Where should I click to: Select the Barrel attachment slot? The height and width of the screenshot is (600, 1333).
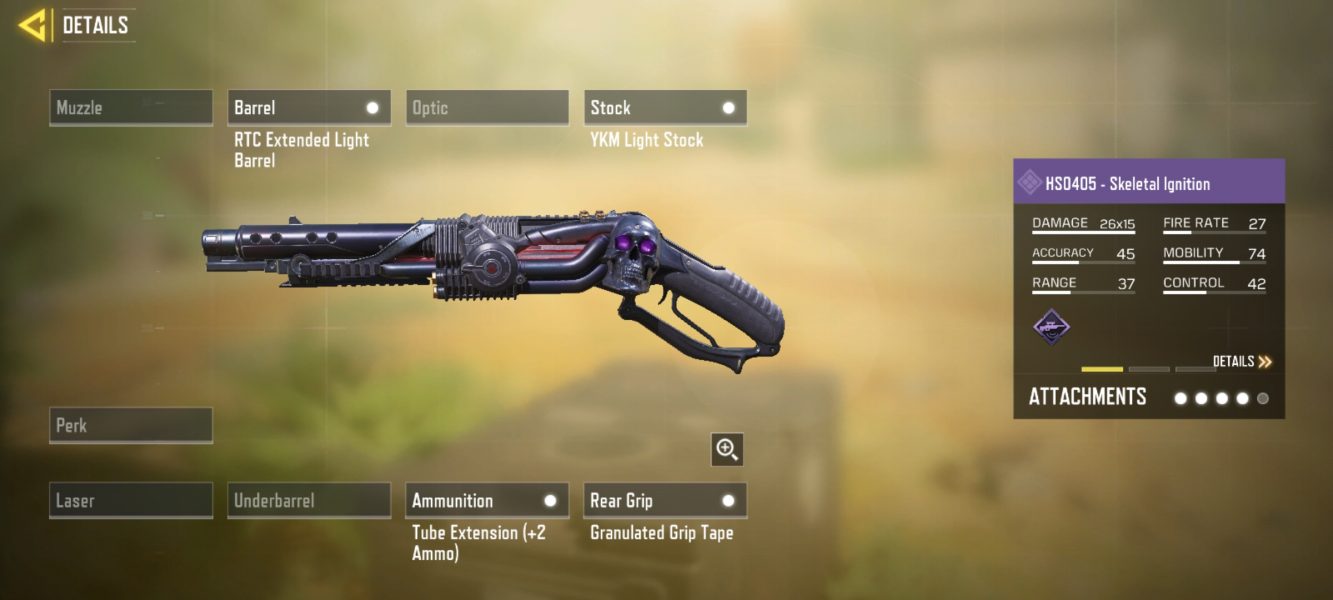pyautogui.click(x=309, y=108)
